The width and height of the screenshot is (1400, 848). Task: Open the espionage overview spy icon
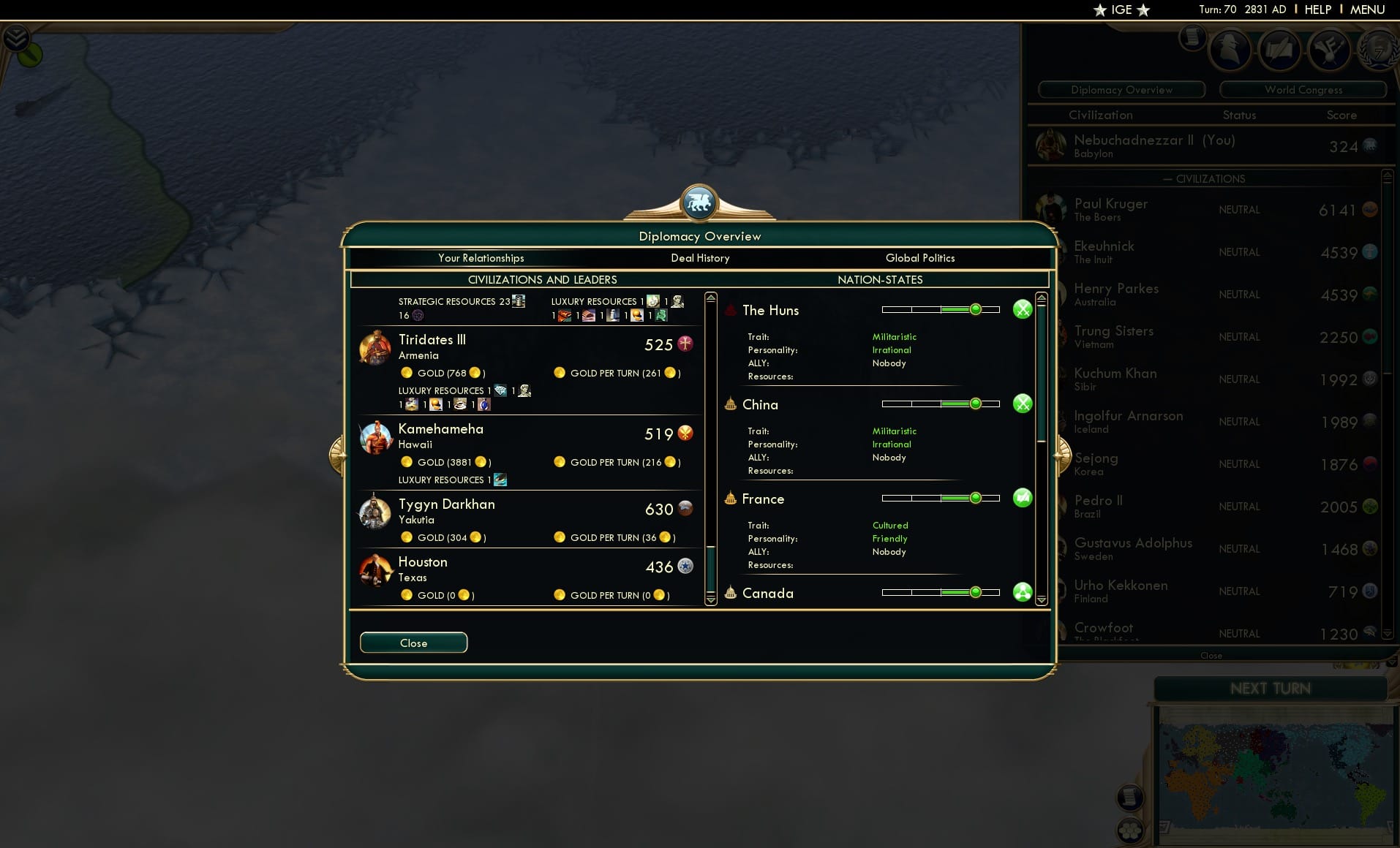[1230, 50]
